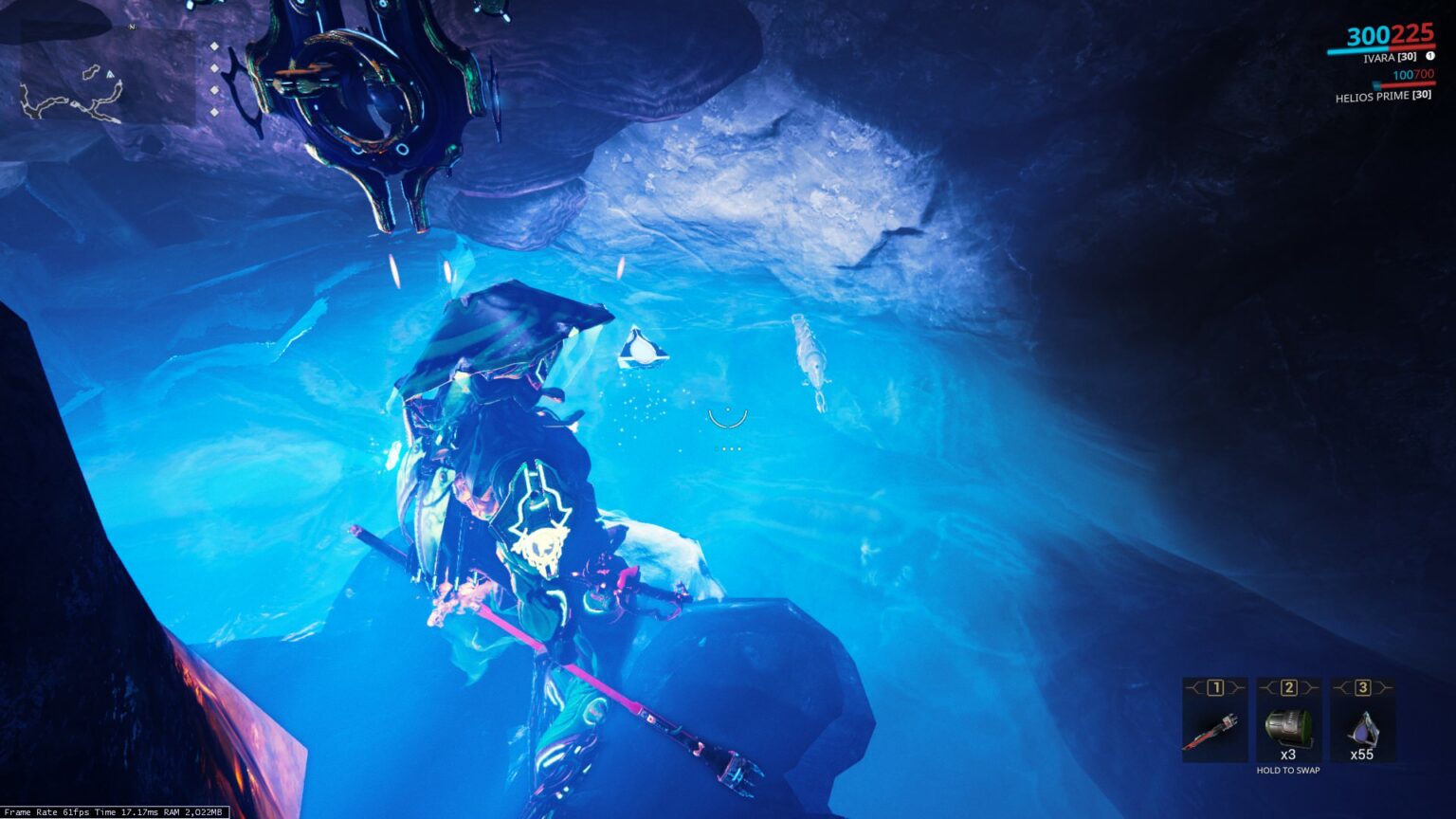Click the numbered frame of gear slot 1
Image resolution: width=1456 pixels, height=819 pixels.
pyautogui.click(x=1215, y=686)
